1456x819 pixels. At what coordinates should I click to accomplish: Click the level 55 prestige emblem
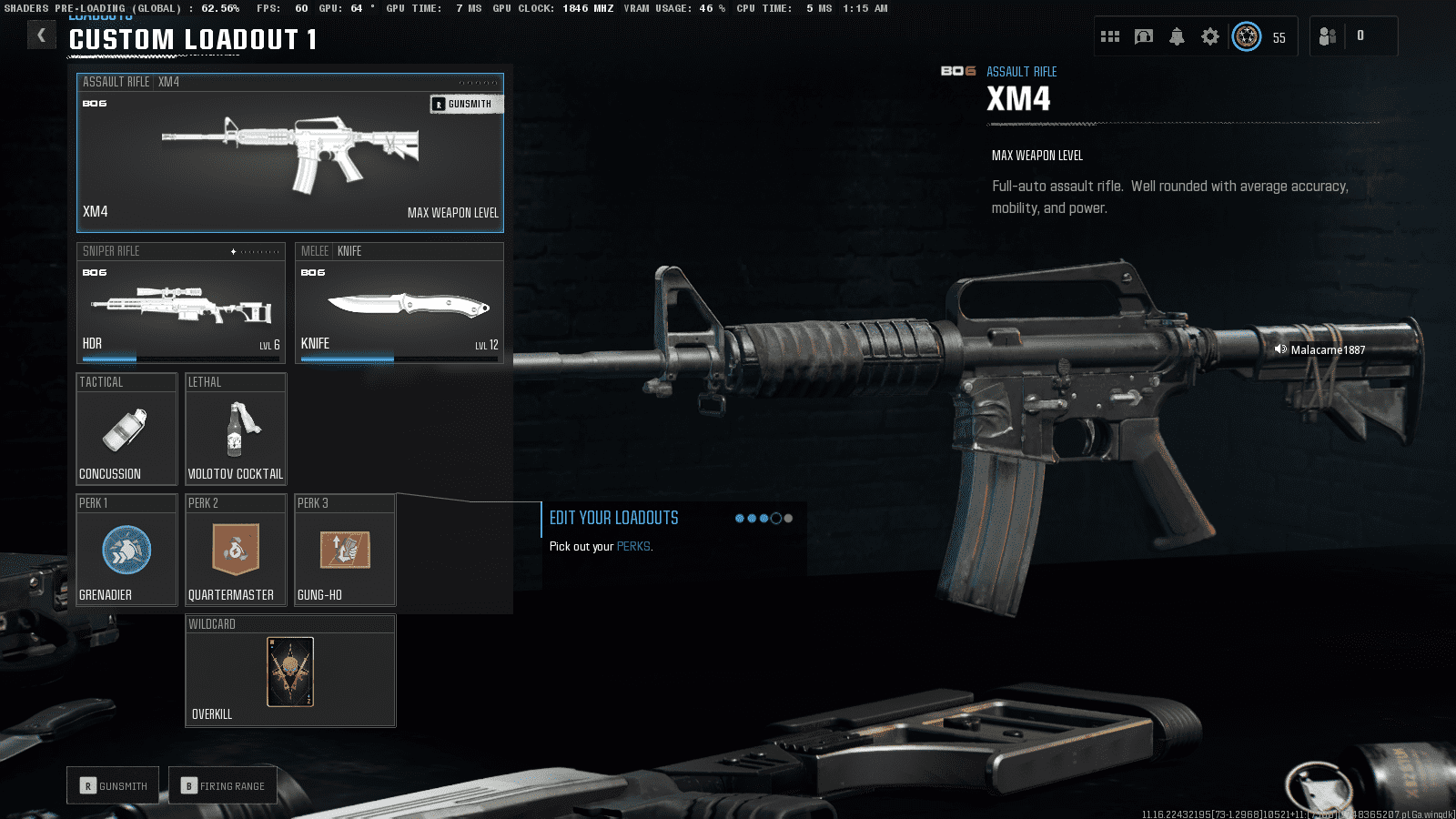pos(1247,36)
